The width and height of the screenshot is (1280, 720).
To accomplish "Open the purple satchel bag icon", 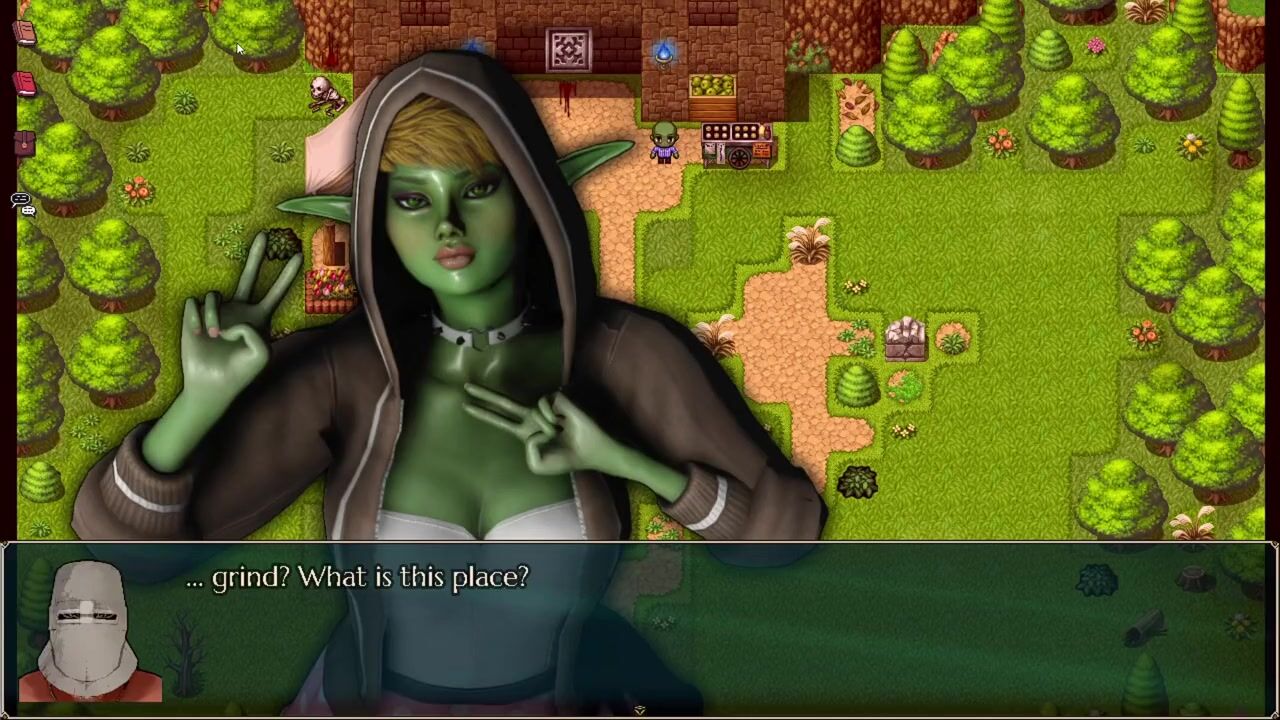I will [x=25, y=144].
